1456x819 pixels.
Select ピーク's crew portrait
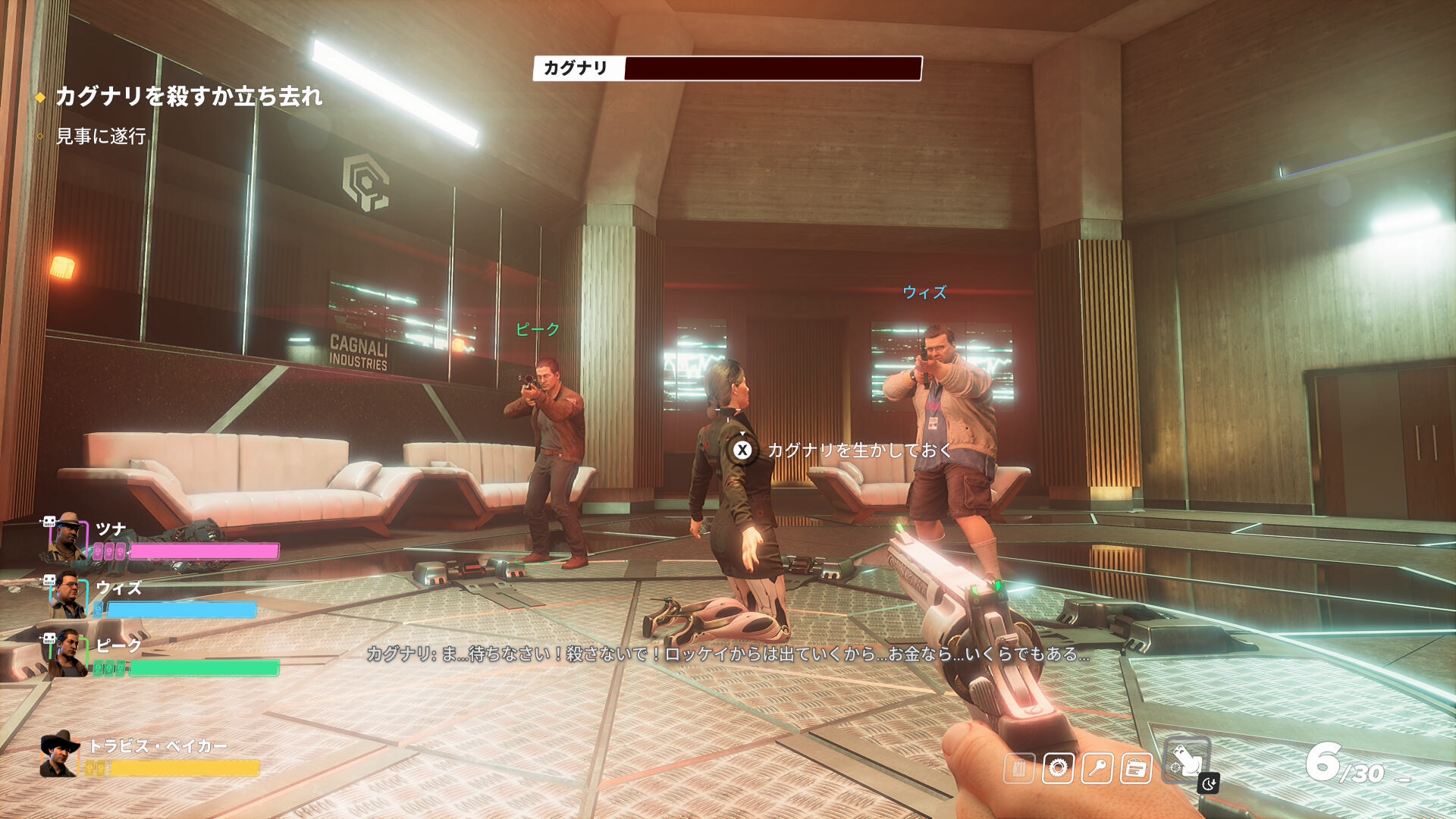pos(67,653)
